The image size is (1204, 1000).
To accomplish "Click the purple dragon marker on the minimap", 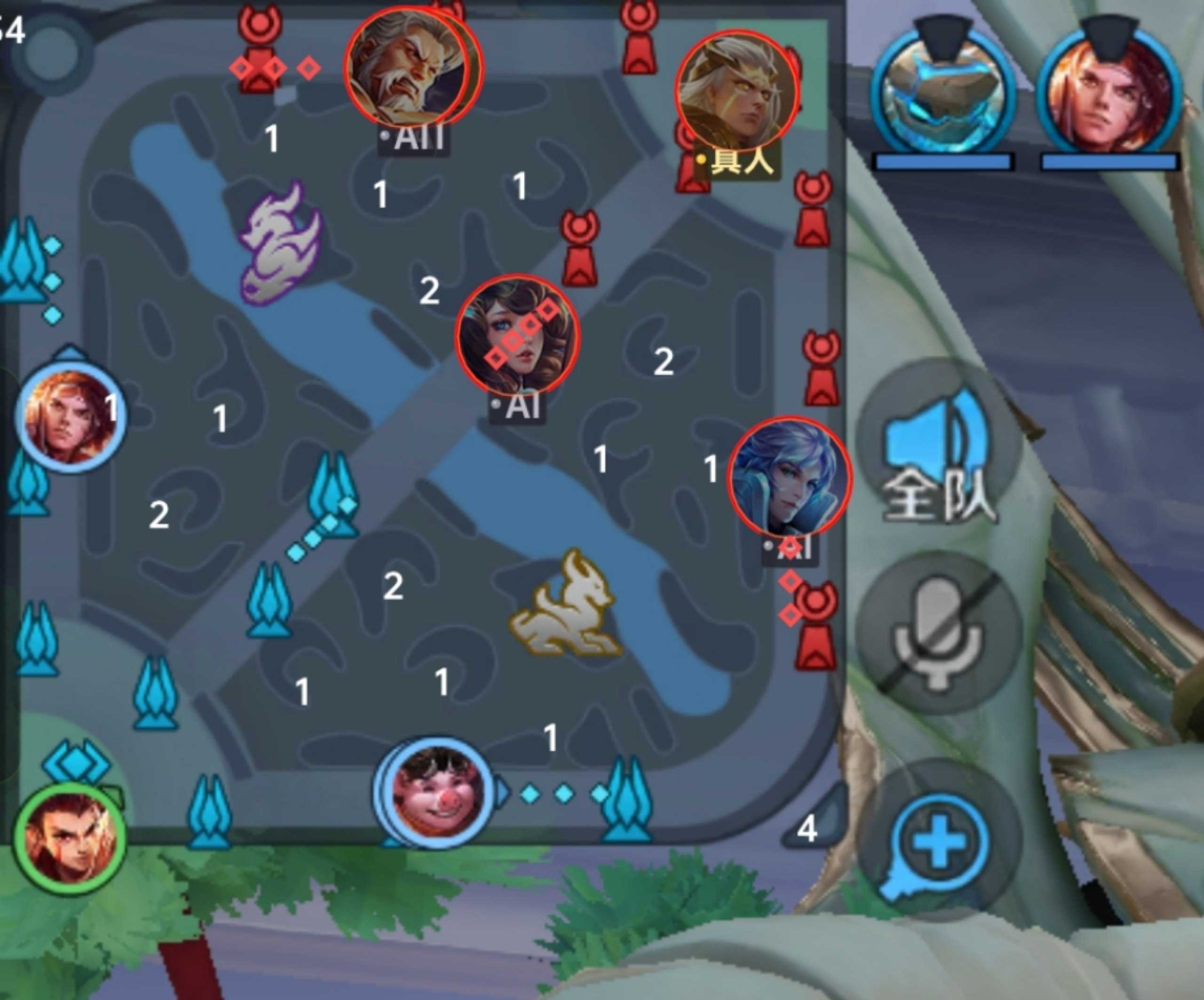I will point(280,244).
